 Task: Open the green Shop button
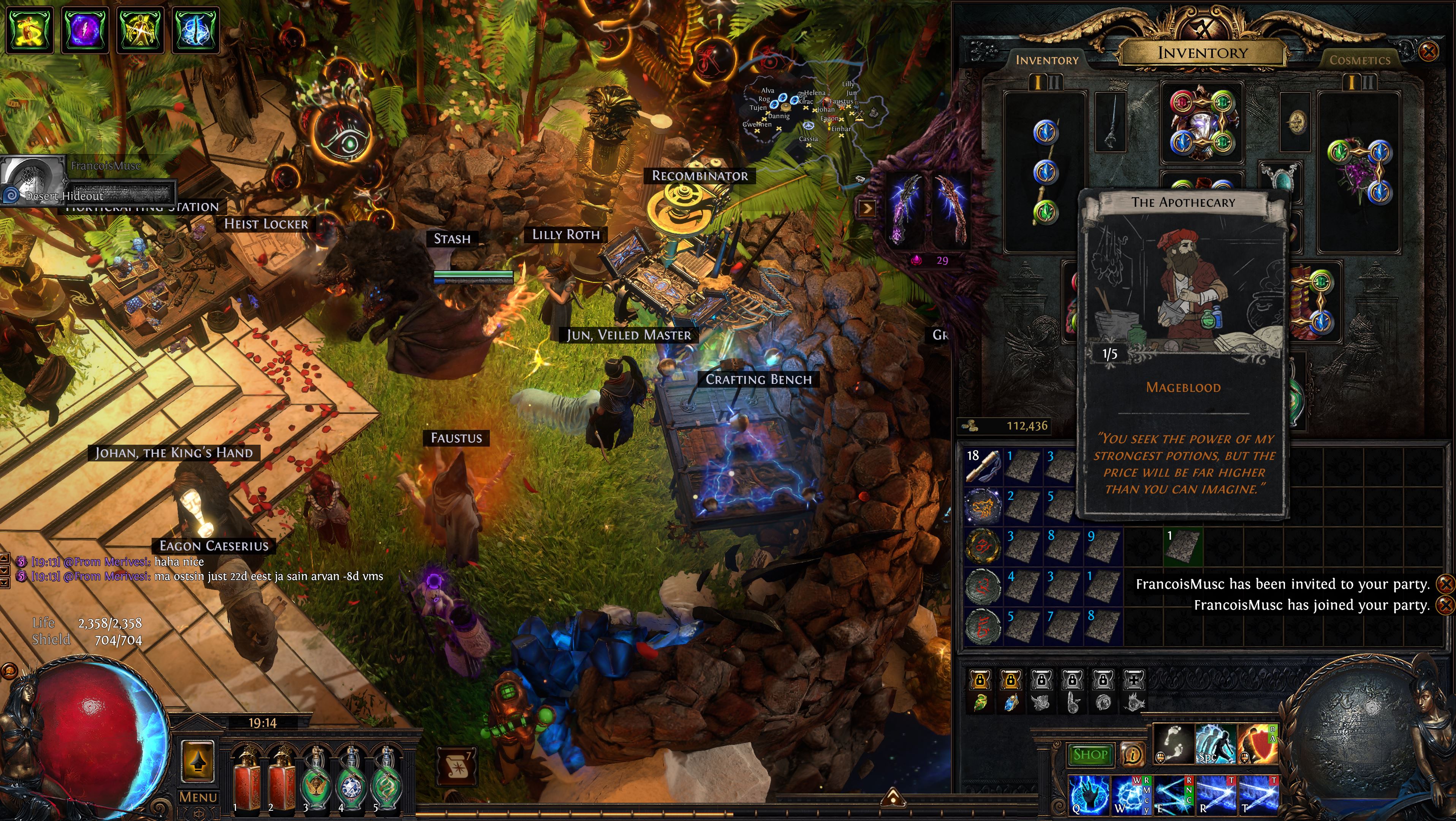pos(1090,754)
